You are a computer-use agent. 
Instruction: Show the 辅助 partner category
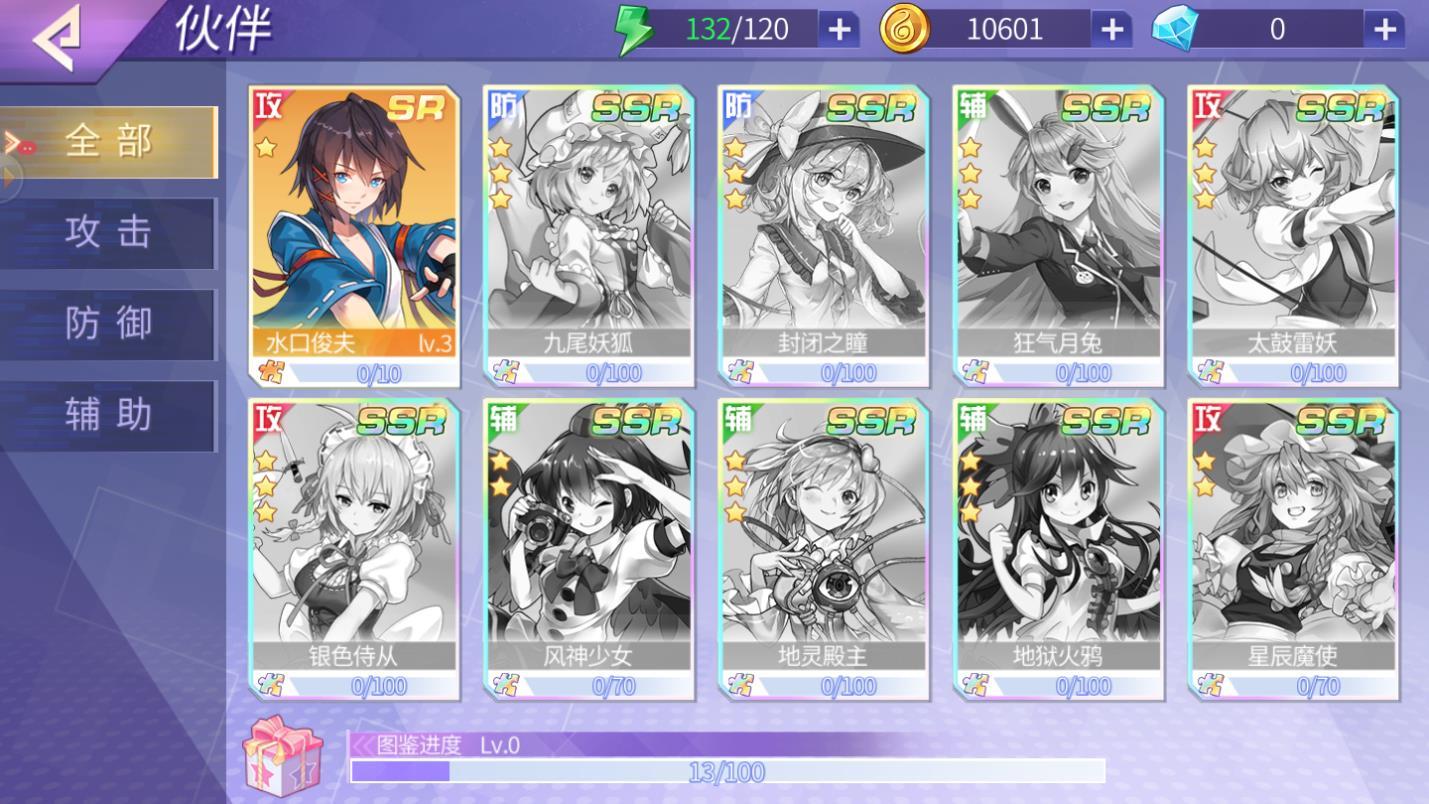coord(109,415)
